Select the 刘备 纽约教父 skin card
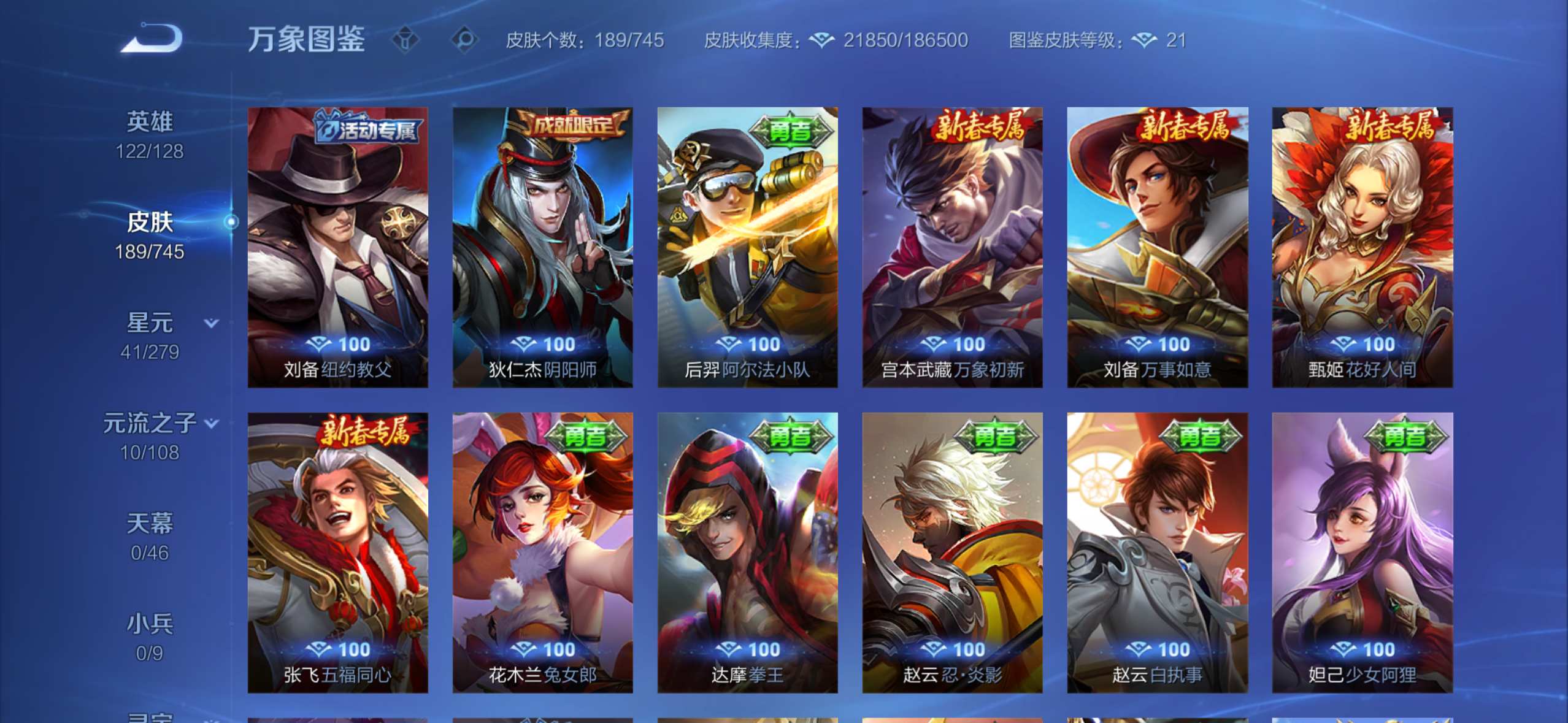Screen dimensions: 1568x723 337,247
